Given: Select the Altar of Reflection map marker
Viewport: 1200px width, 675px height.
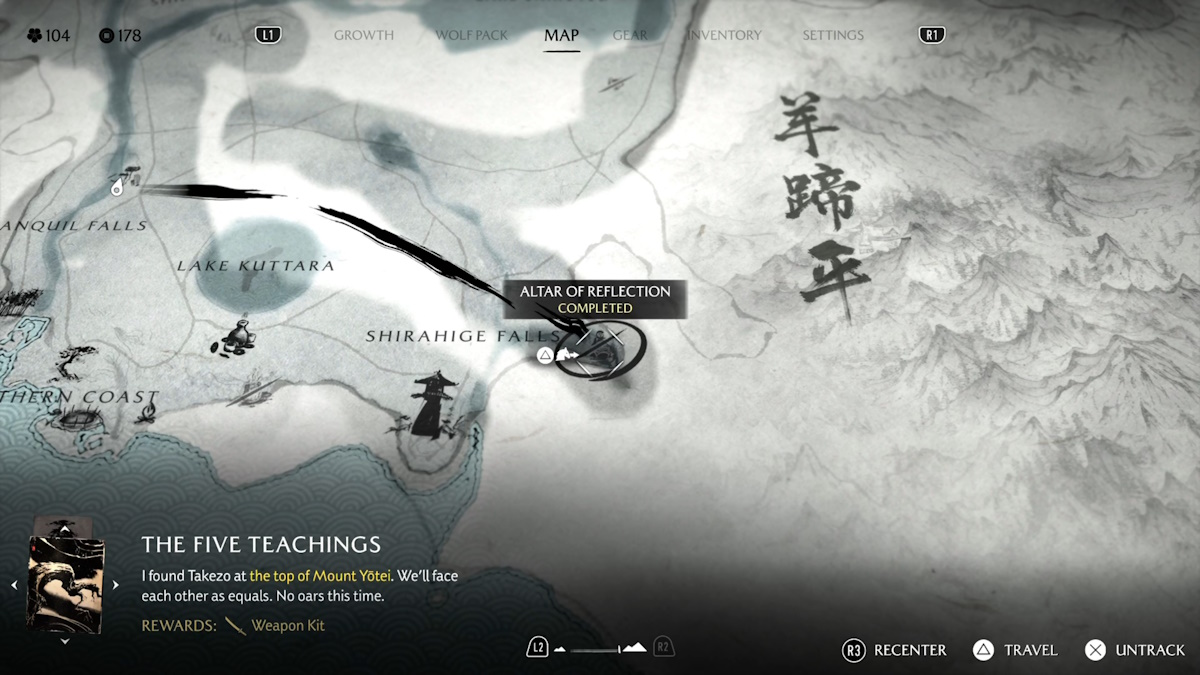Looking at the screenshot, I should 600,349.
